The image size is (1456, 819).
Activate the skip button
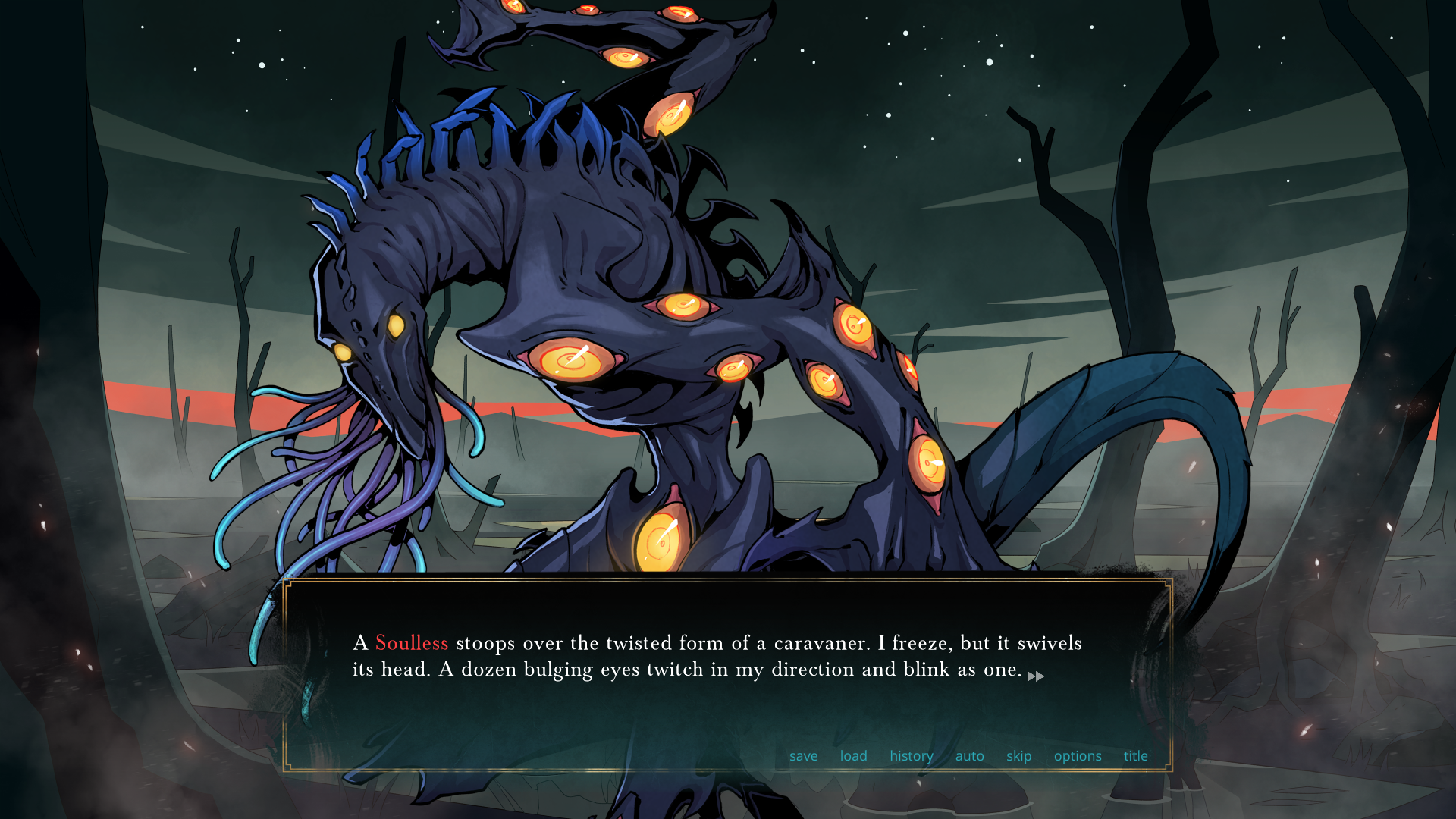coord(1018,756)
